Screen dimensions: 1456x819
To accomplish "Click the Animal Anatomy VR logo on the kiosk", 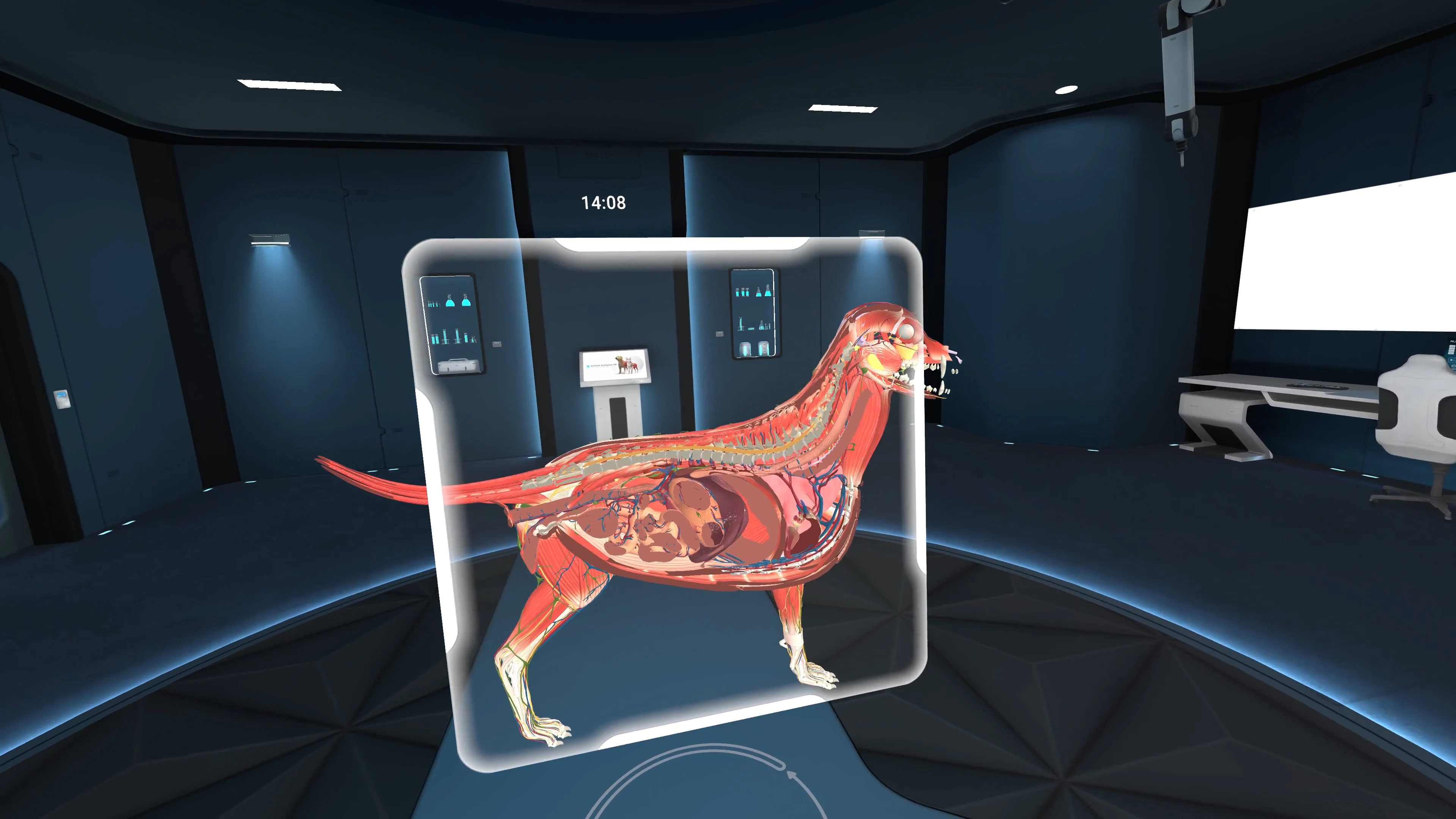I will coord(588,367).
